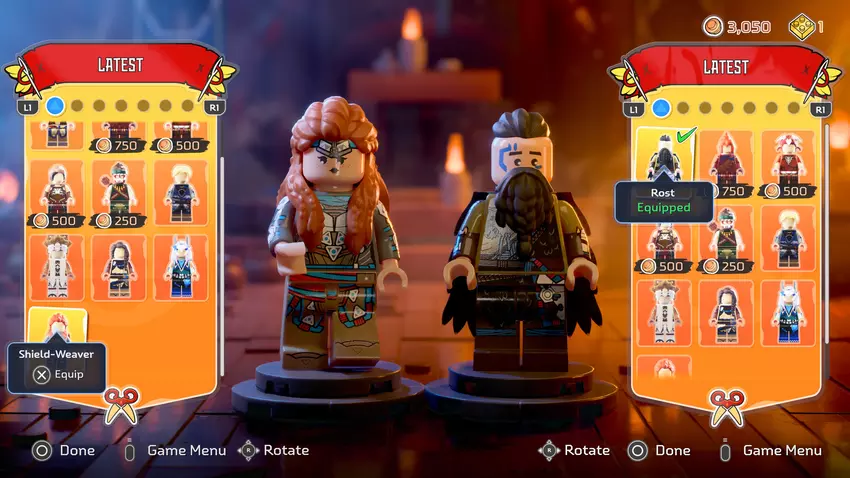Click the scrollbar of the Shield-Weaver outfit panel
This screenshot has width=850, height=478.
tap(221, 200)
